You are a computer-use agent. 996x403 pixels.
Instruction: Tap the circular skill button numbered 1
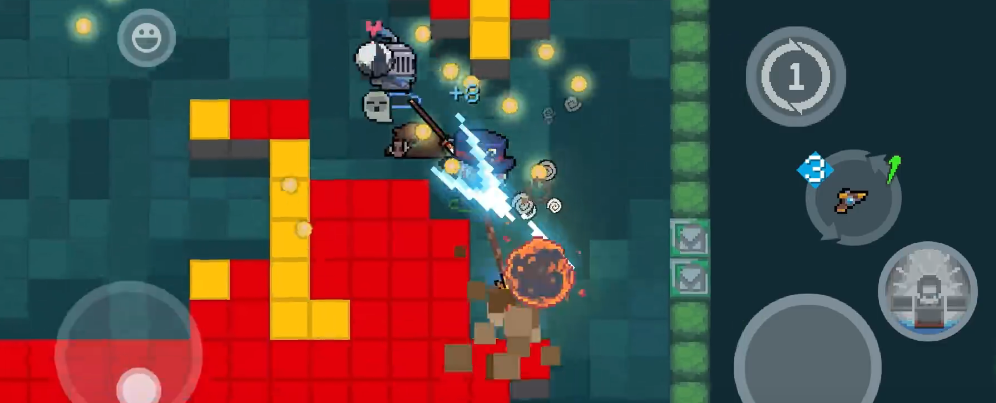(x=795, y=77)
